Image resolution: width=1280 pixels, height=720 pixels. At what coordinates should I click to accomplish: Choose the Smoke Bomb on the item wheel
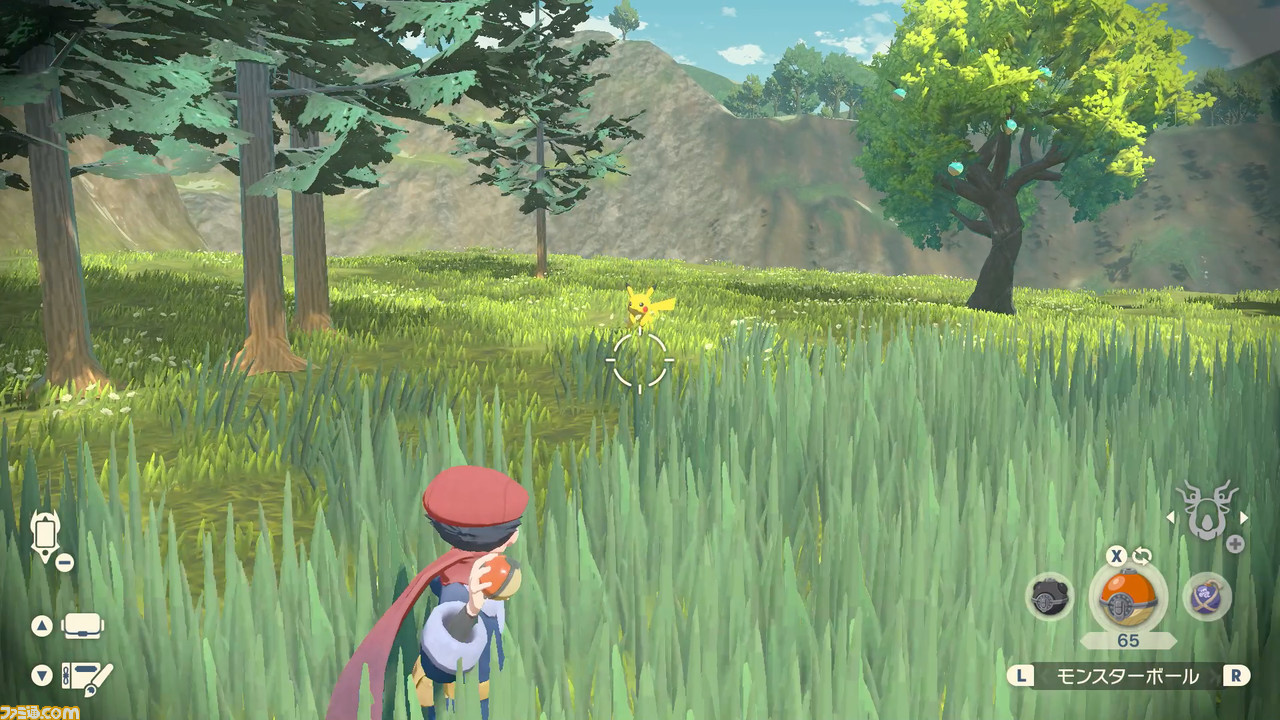click(x=1207, y=597)
